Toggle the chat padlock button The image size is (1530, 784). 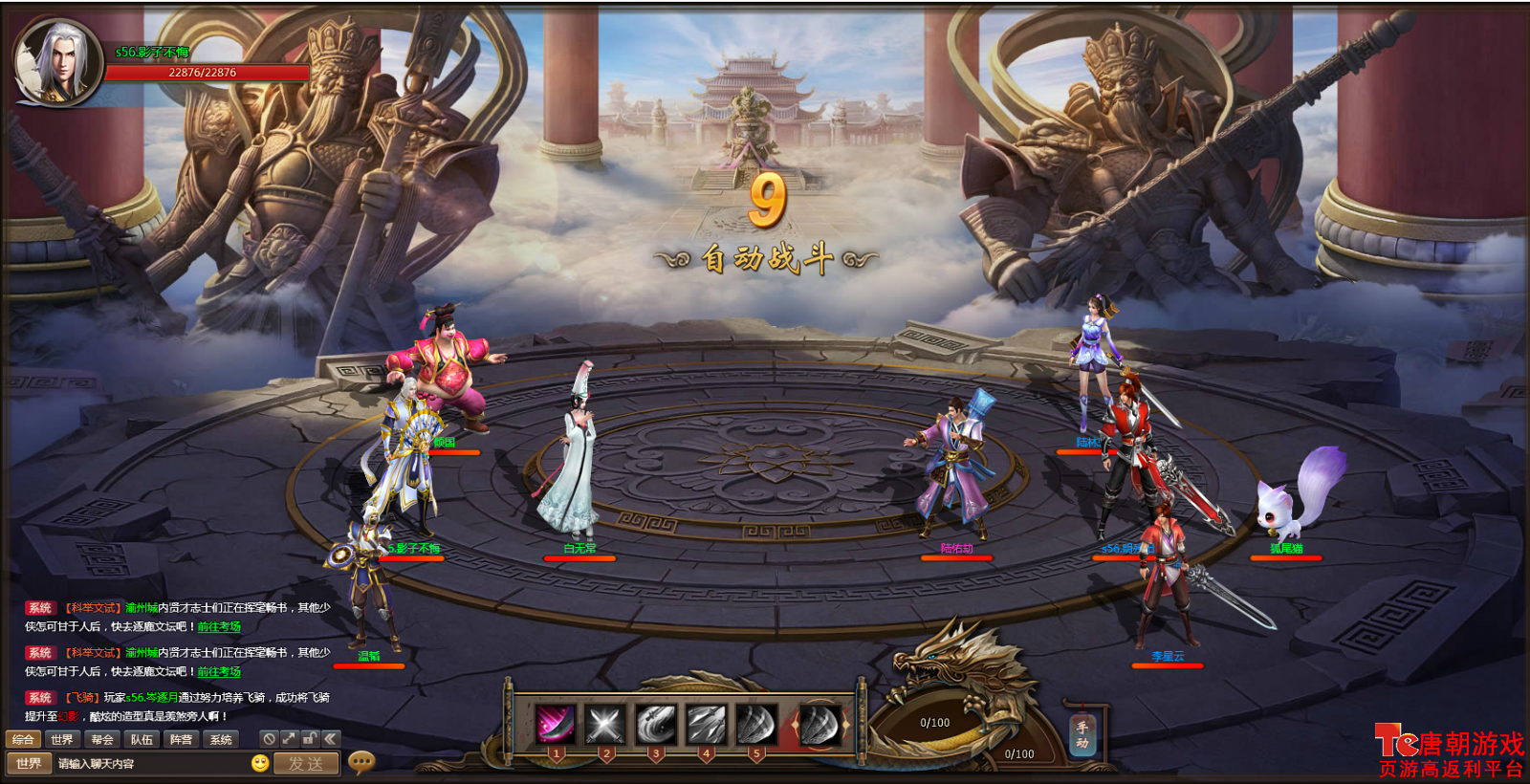pos(310,739)
